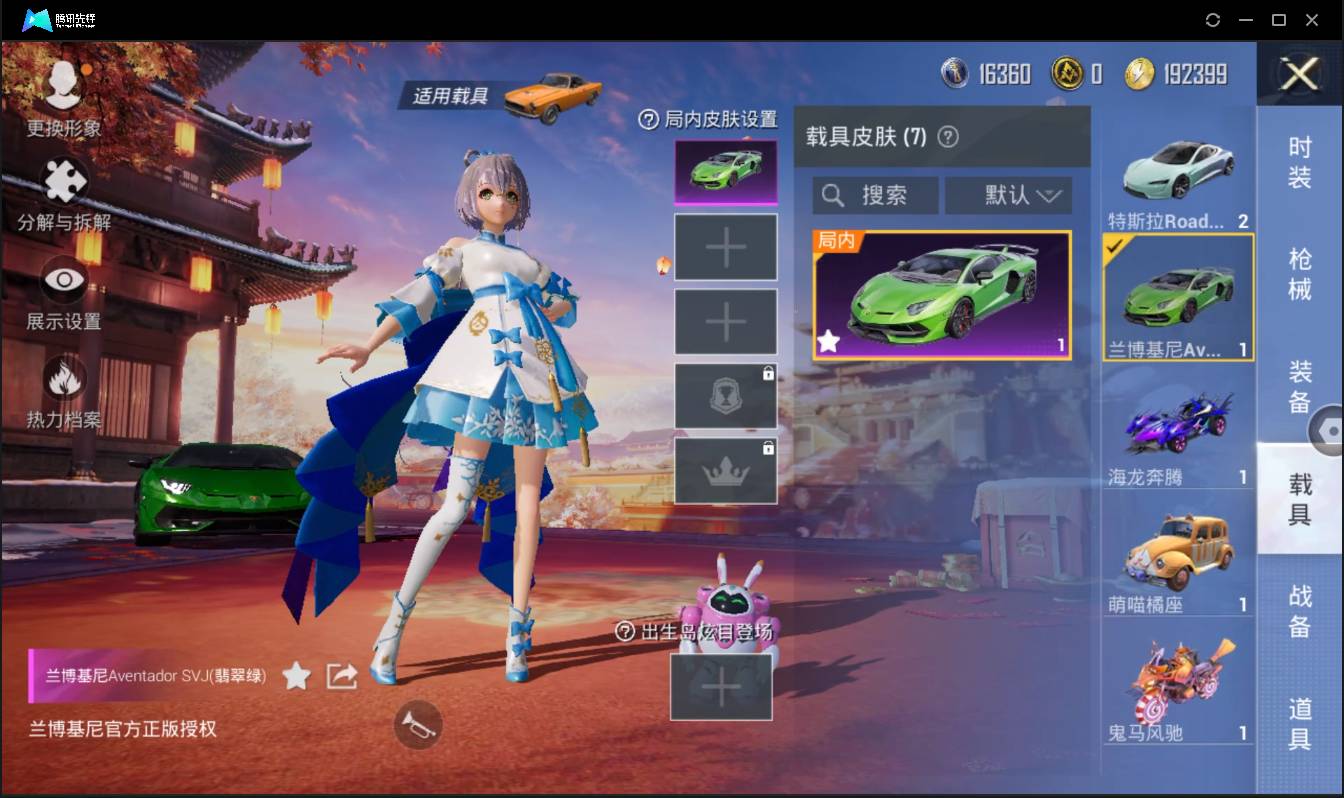The width and height of the screenshot is (1344, 798).
Task: Click the horn icon below the character
Action: [418, 726]
